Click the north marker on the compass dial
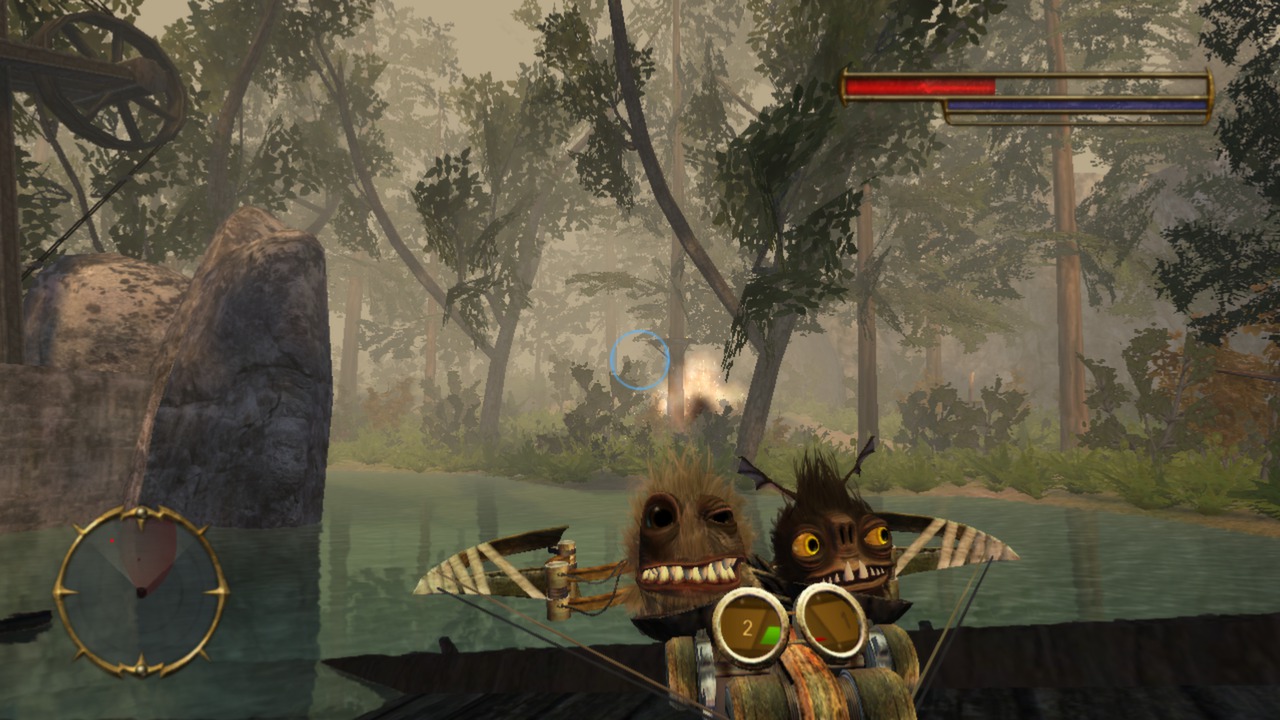This screenshot has height=720, width=1280. pos(140,511)
